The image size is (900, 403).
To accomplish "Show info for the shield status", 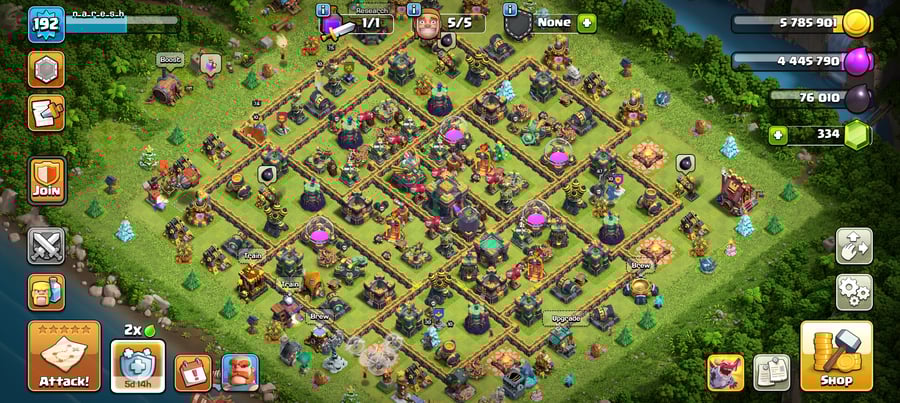I will click(510, 10).
